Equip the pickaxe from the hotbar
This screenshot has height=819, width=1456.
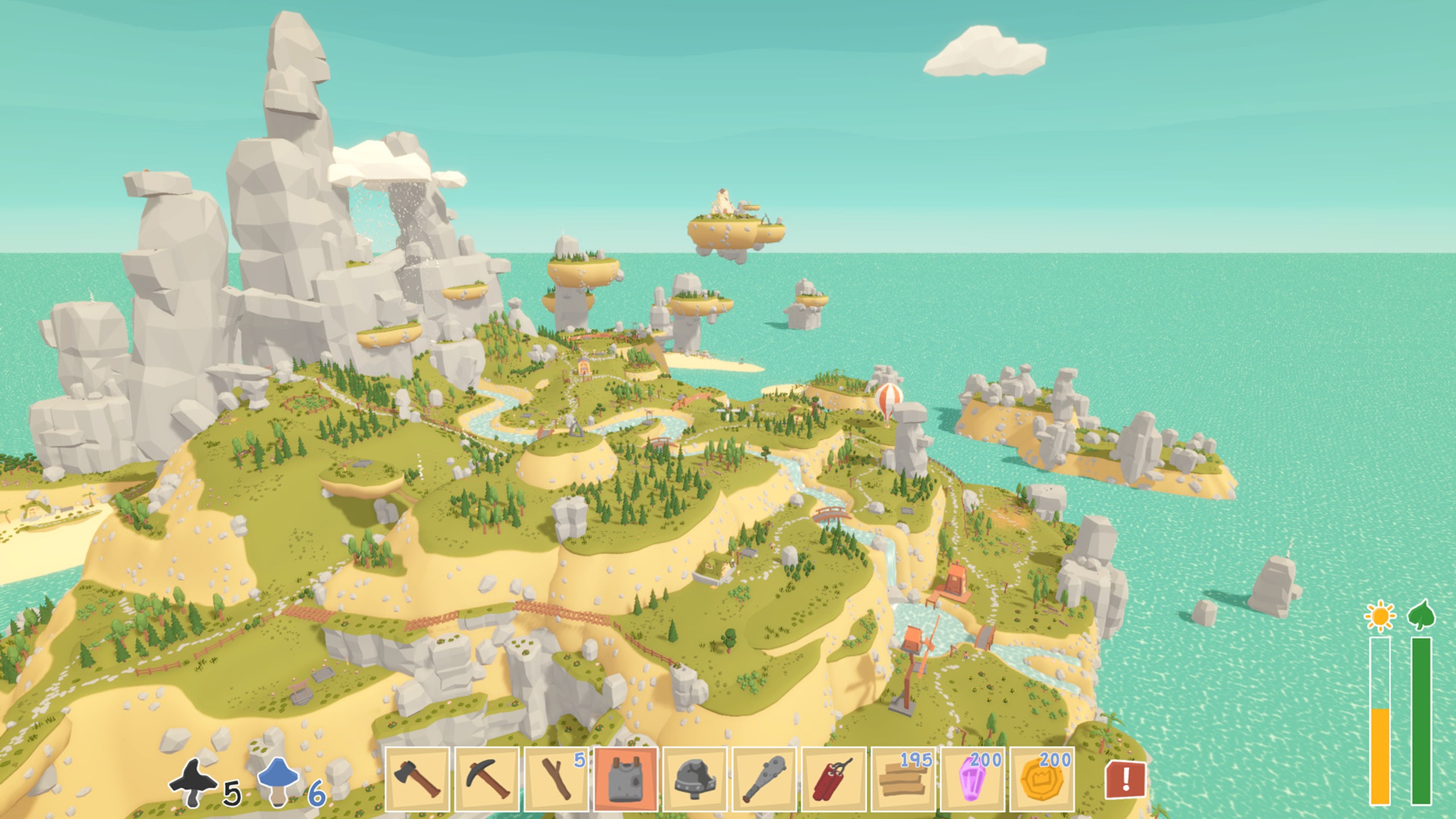487,779
